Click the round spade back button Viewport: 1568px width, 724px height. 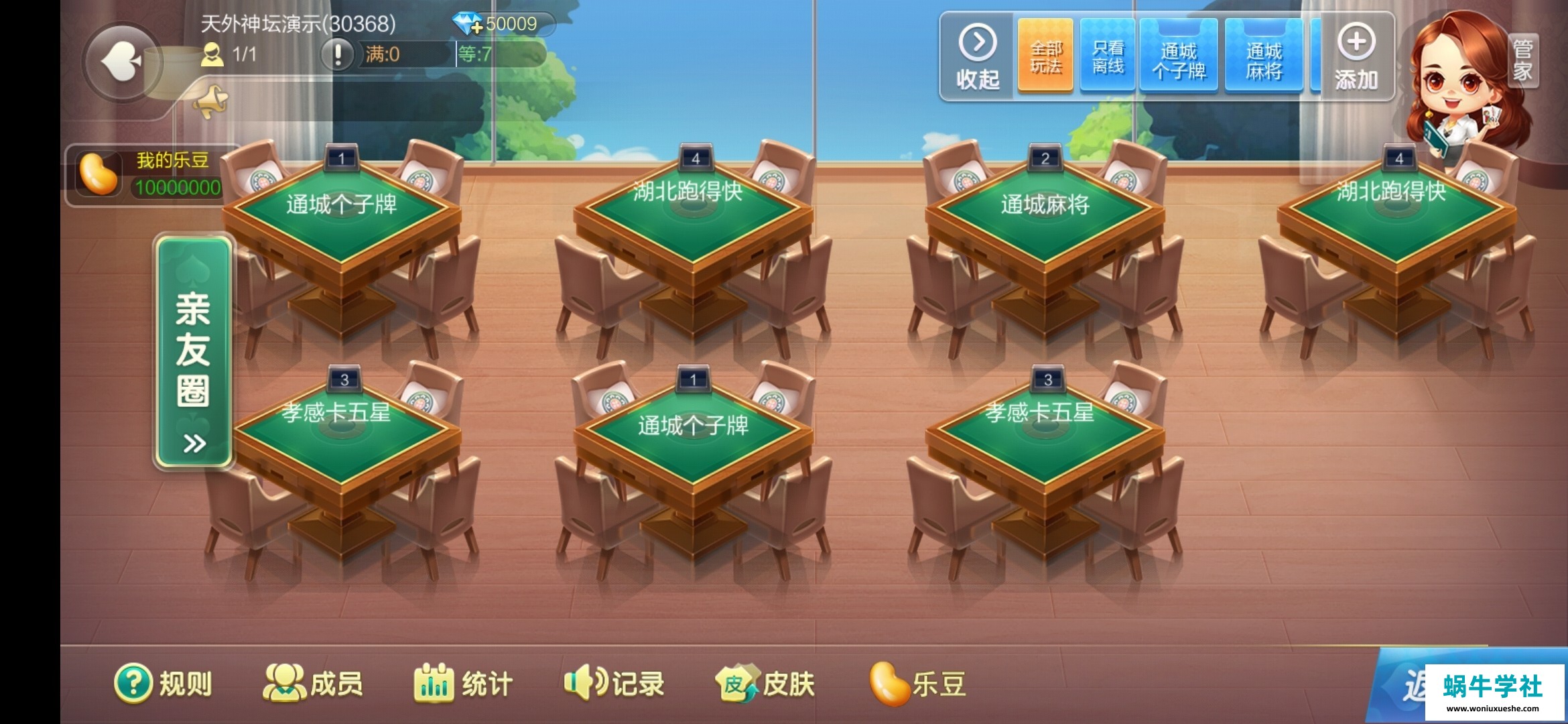(121, 62)
